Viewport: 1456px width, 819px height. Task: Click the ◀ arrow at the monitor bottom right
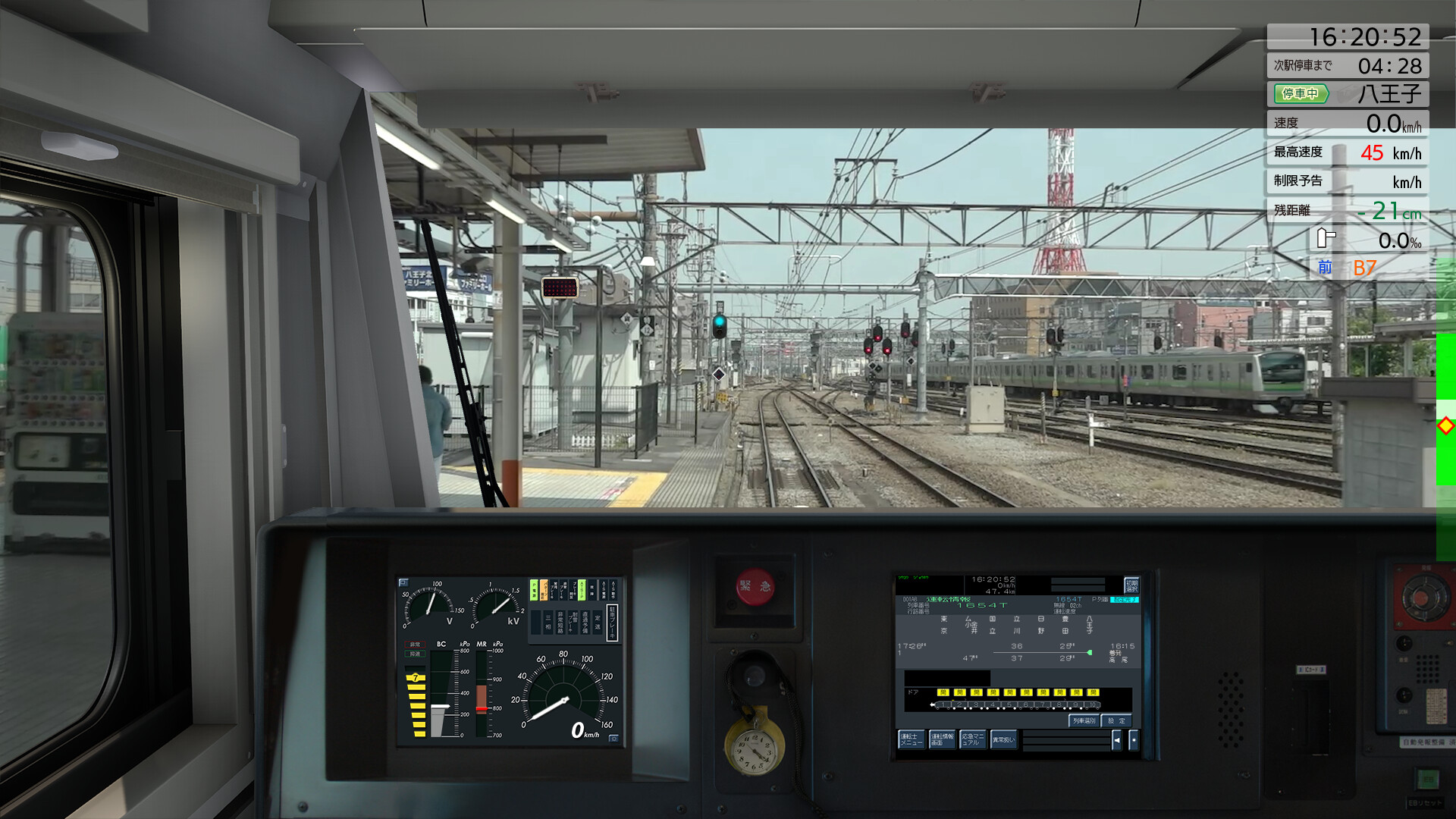[1117, 739]
